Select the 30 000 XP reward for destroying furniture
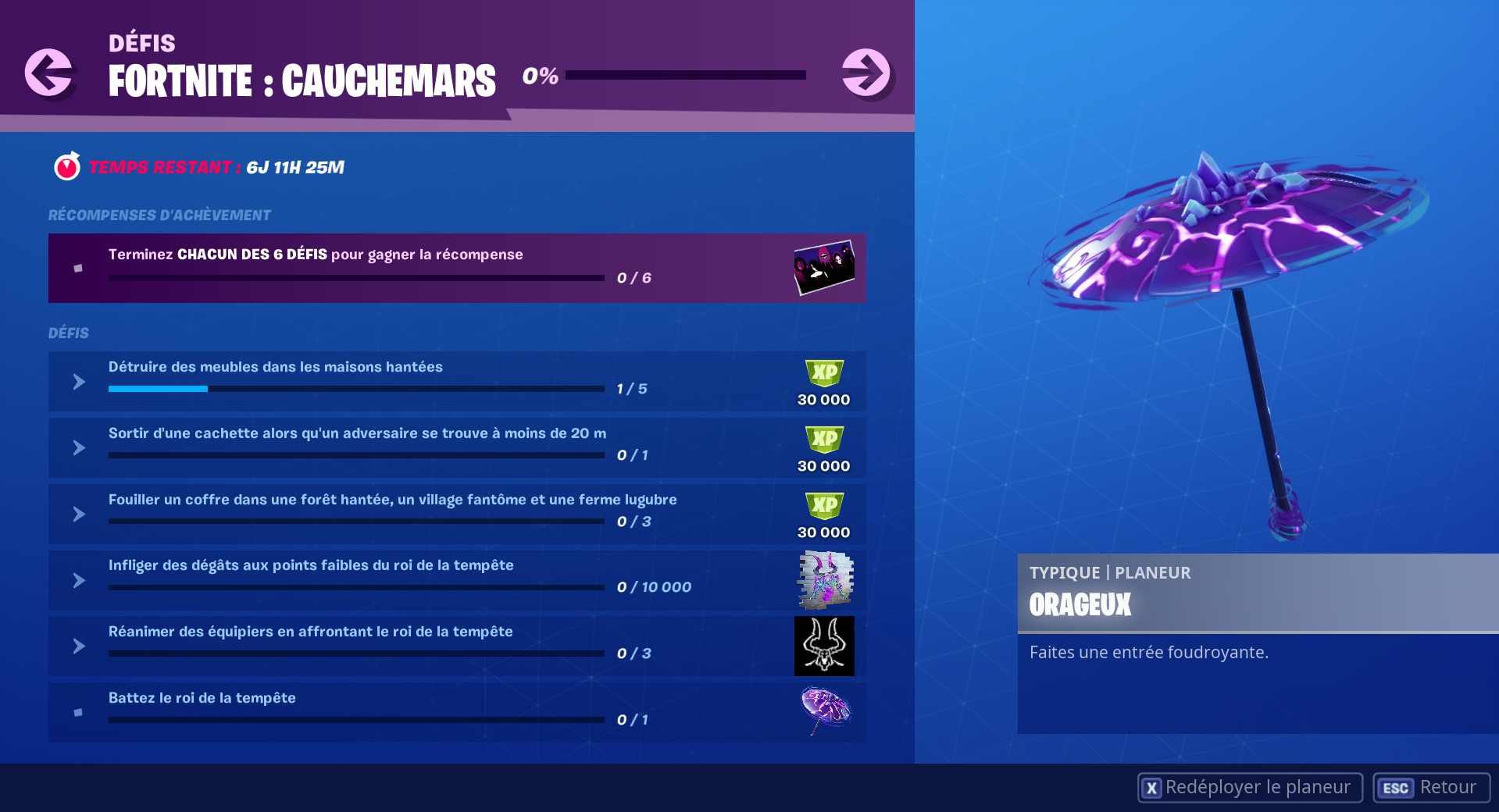 pyautogui.click(x=823, y=381)
